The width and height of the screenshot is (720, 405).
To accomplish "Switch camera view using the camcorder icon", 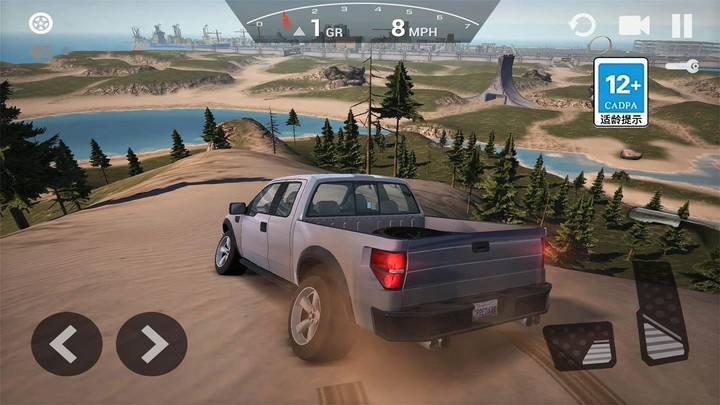I will coord(634,25).
